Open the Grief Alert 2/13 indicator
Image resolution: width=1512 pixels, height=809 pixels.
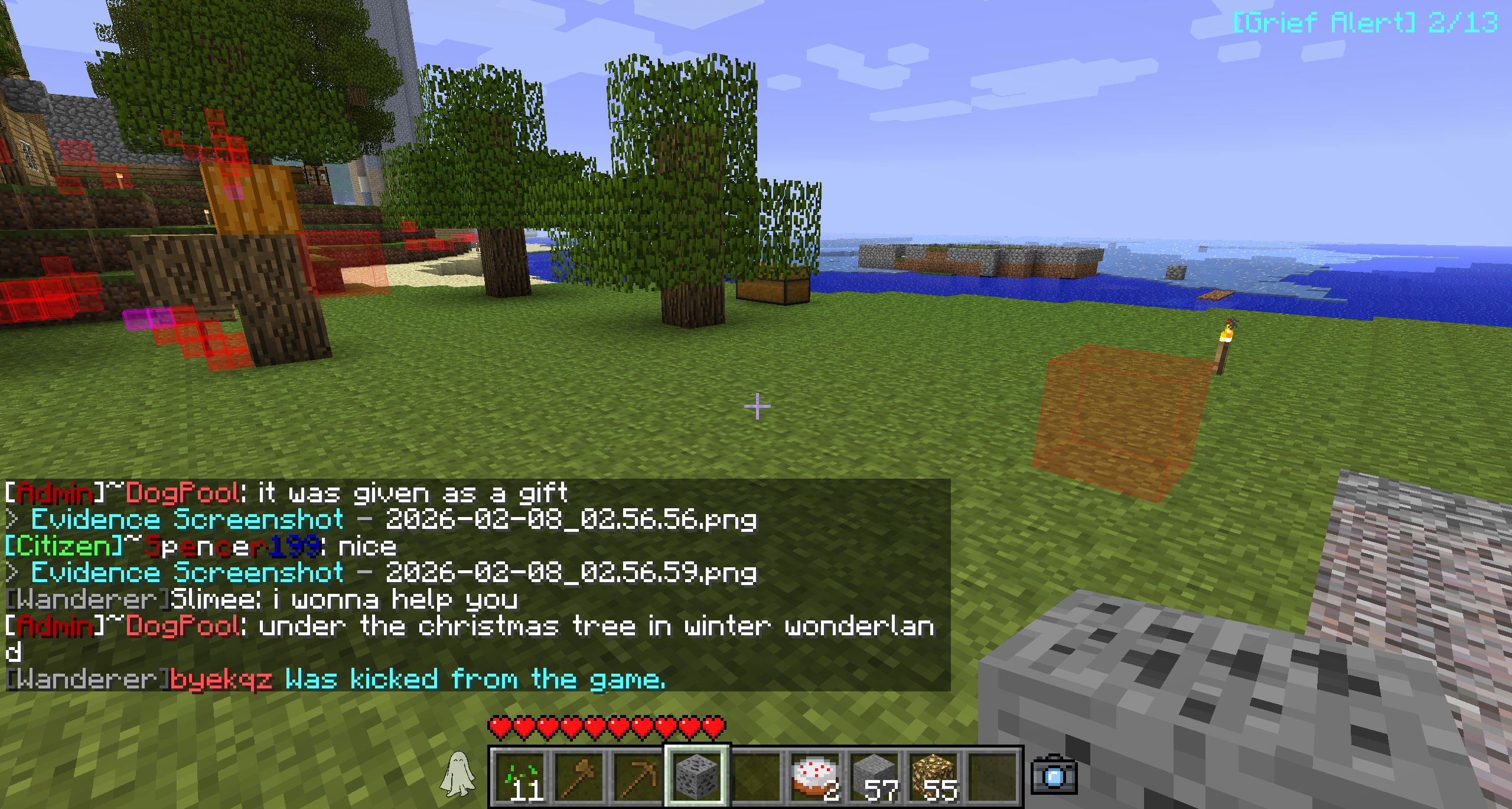(1365, 24)
